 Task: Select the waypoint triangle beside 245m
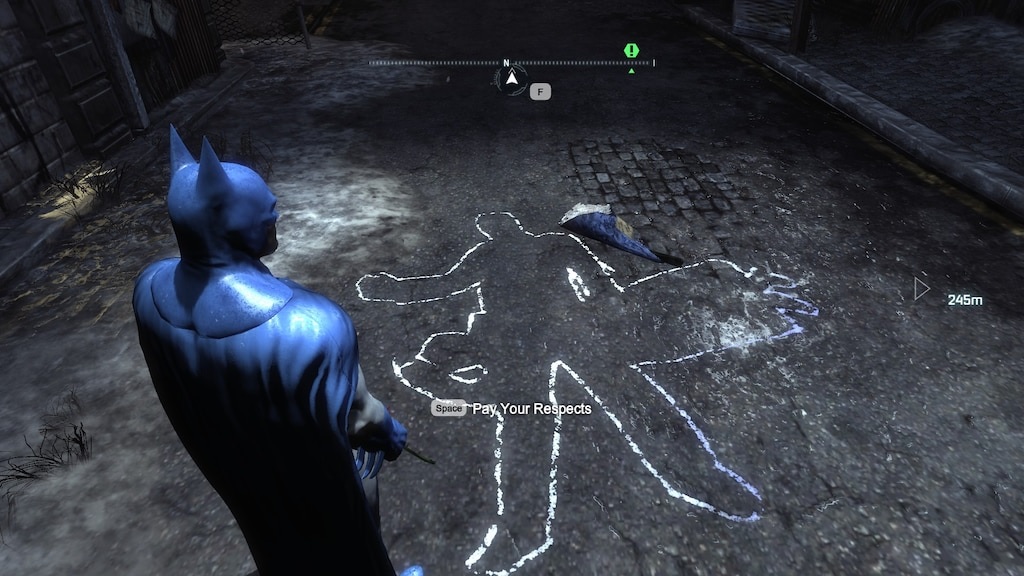coord(921,290)
